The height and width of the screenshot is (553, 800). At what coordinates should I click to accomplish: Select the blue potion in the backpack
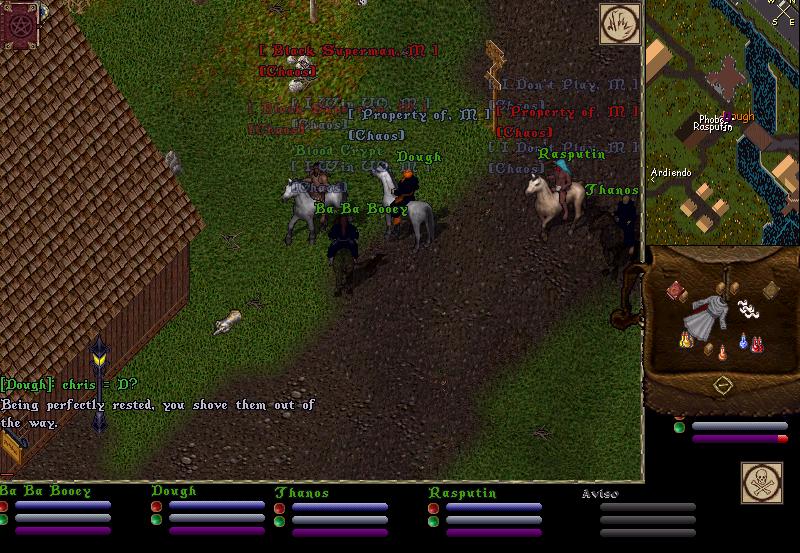click(744, 342)
